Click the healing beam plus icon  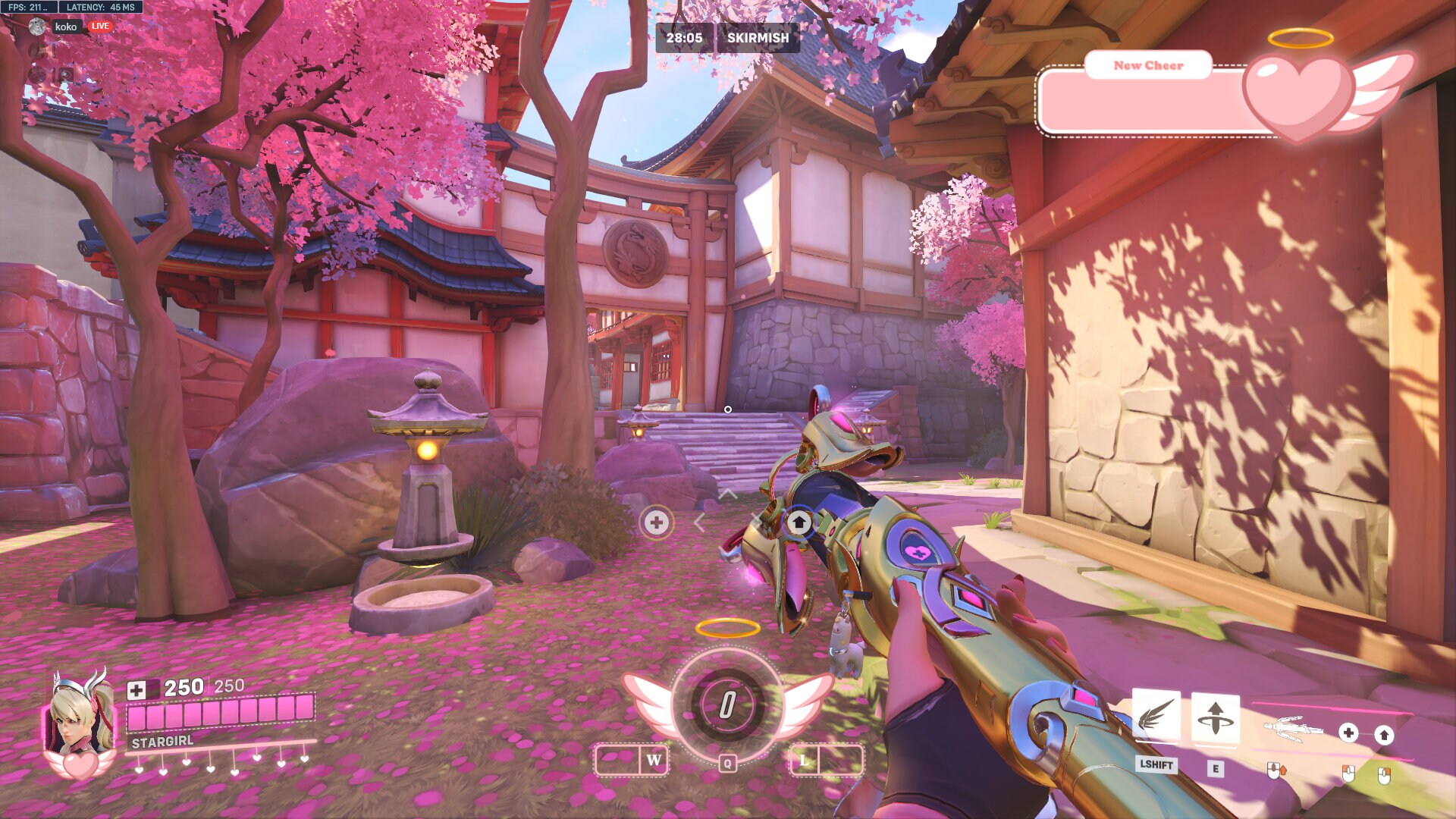(1348, 733)
